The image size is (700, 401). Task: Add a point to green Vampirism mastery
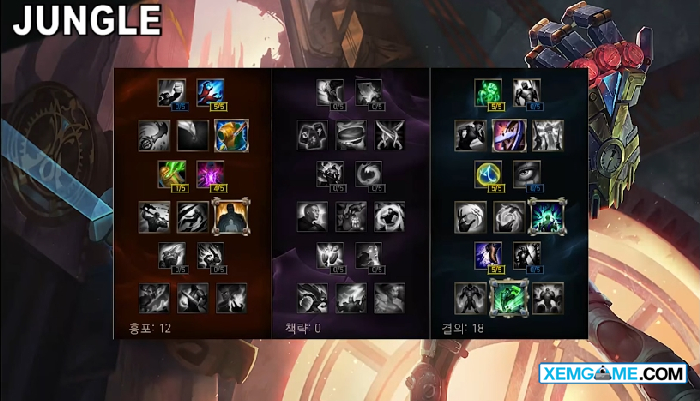coord(173,174)
